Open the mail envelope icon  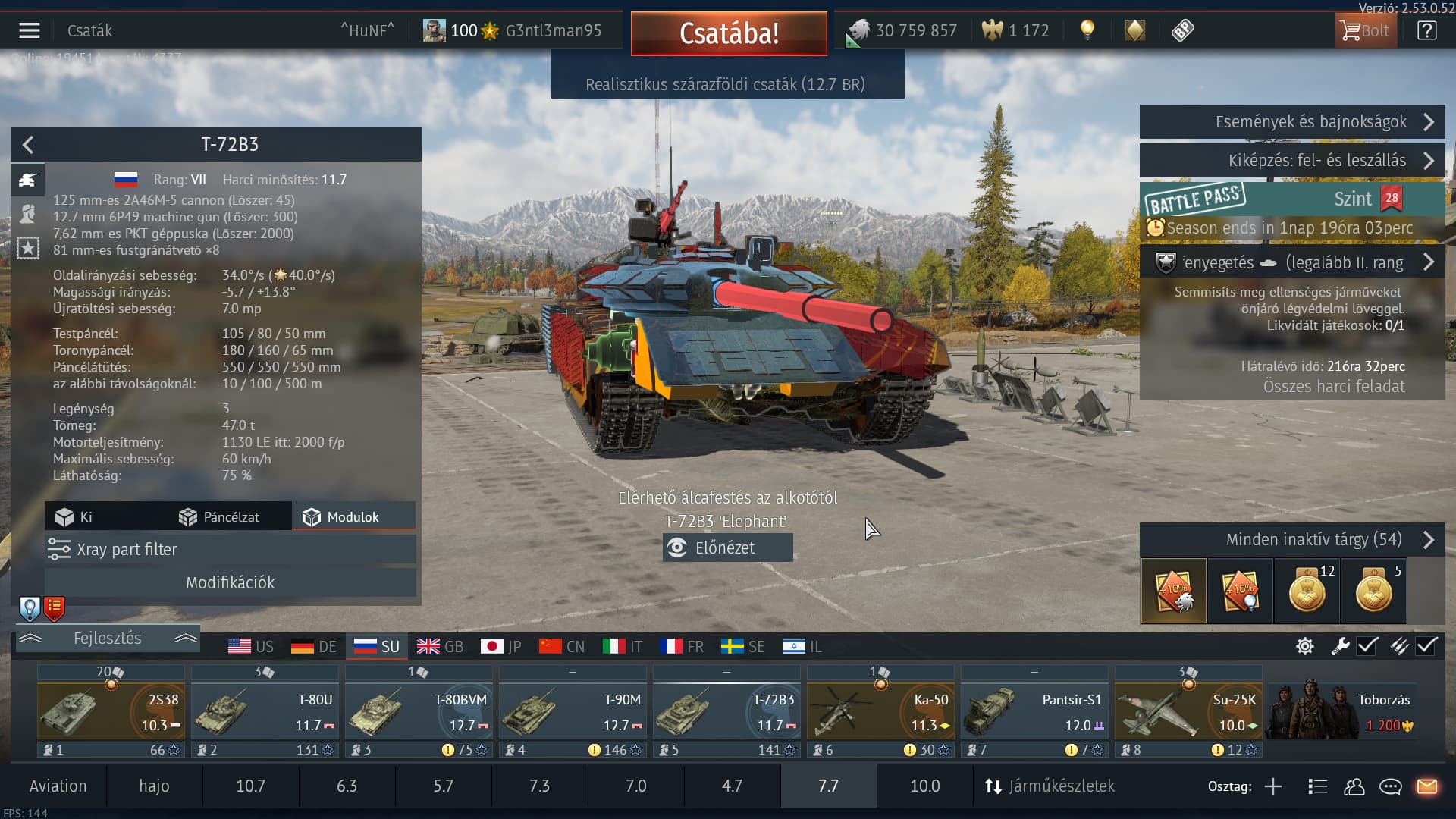[1426, 786]
